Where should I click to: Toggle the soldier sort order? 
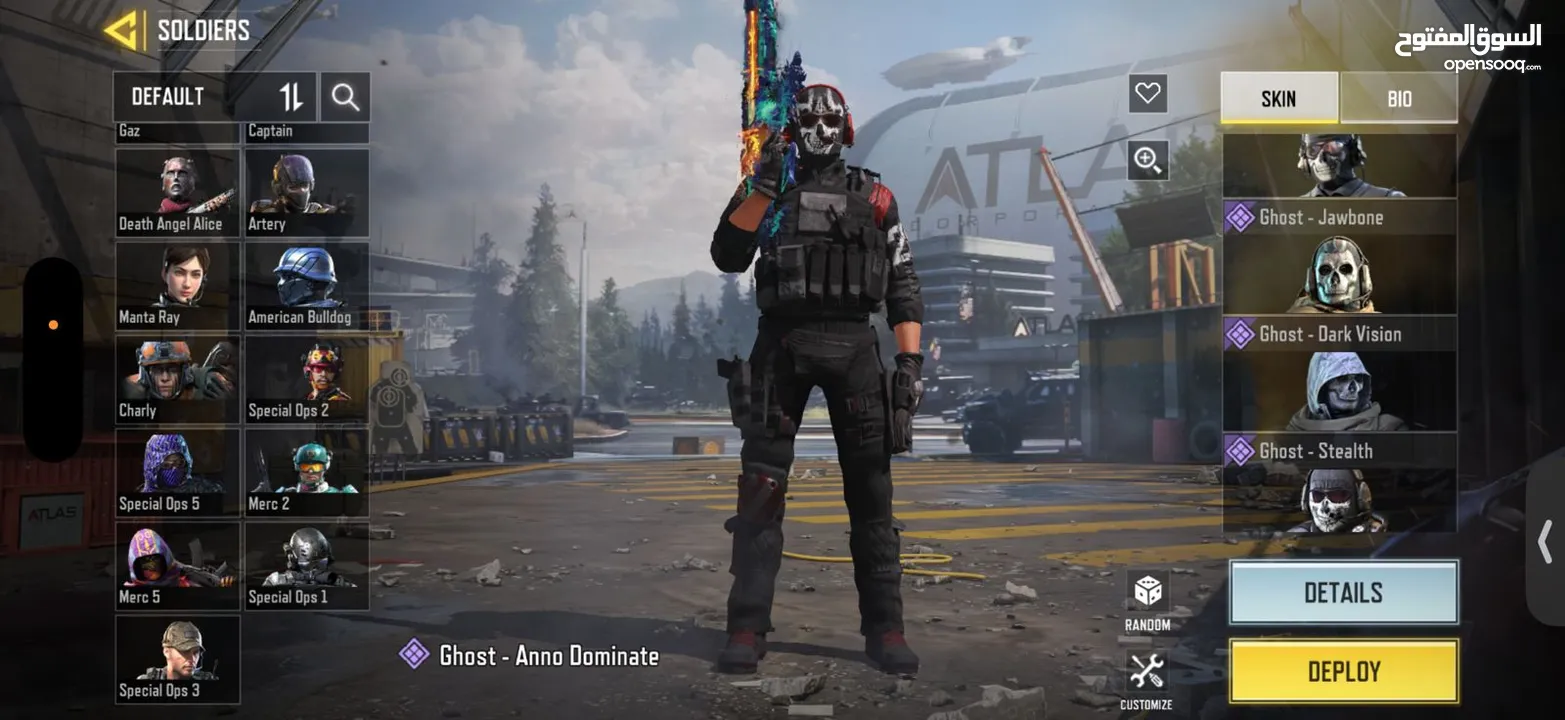click(291, 97)
